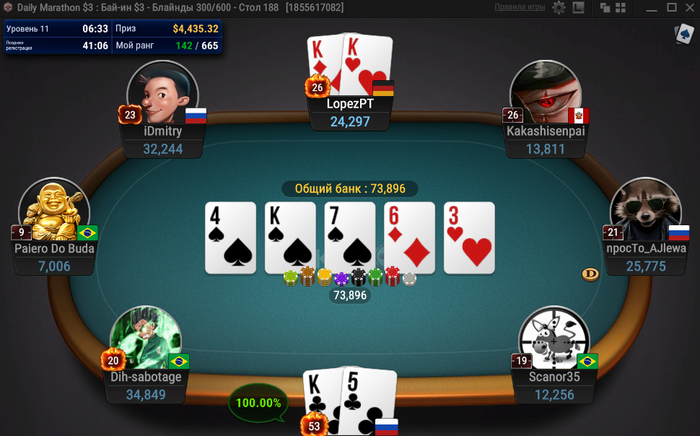Click Dih-sabotage's avatar
The width and height of the screenshot is (700, 436).
[x=145, y=340]
